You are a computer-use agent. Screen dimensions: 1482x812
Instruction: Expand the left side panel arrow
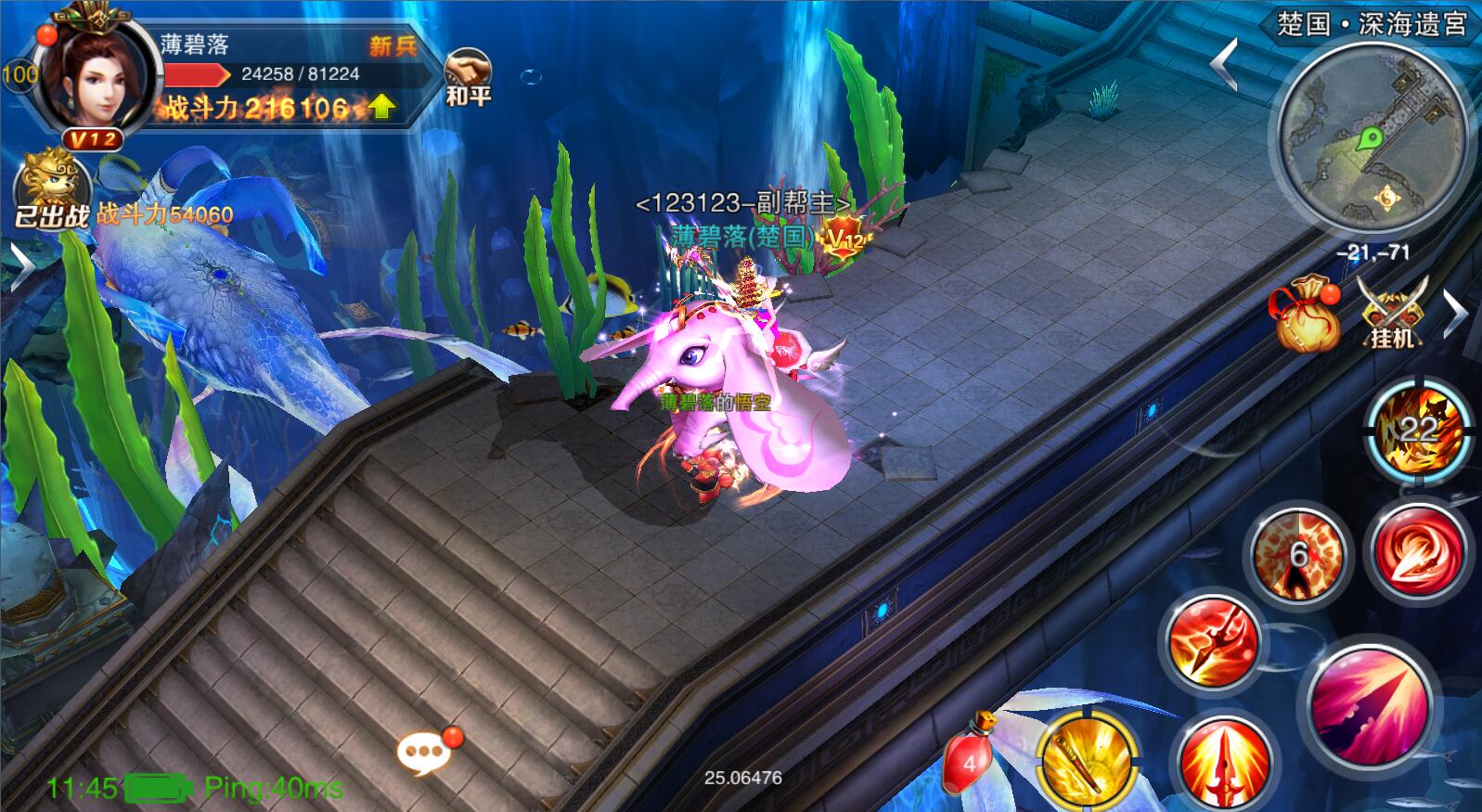pyautogui.click(x=20, y=267)
